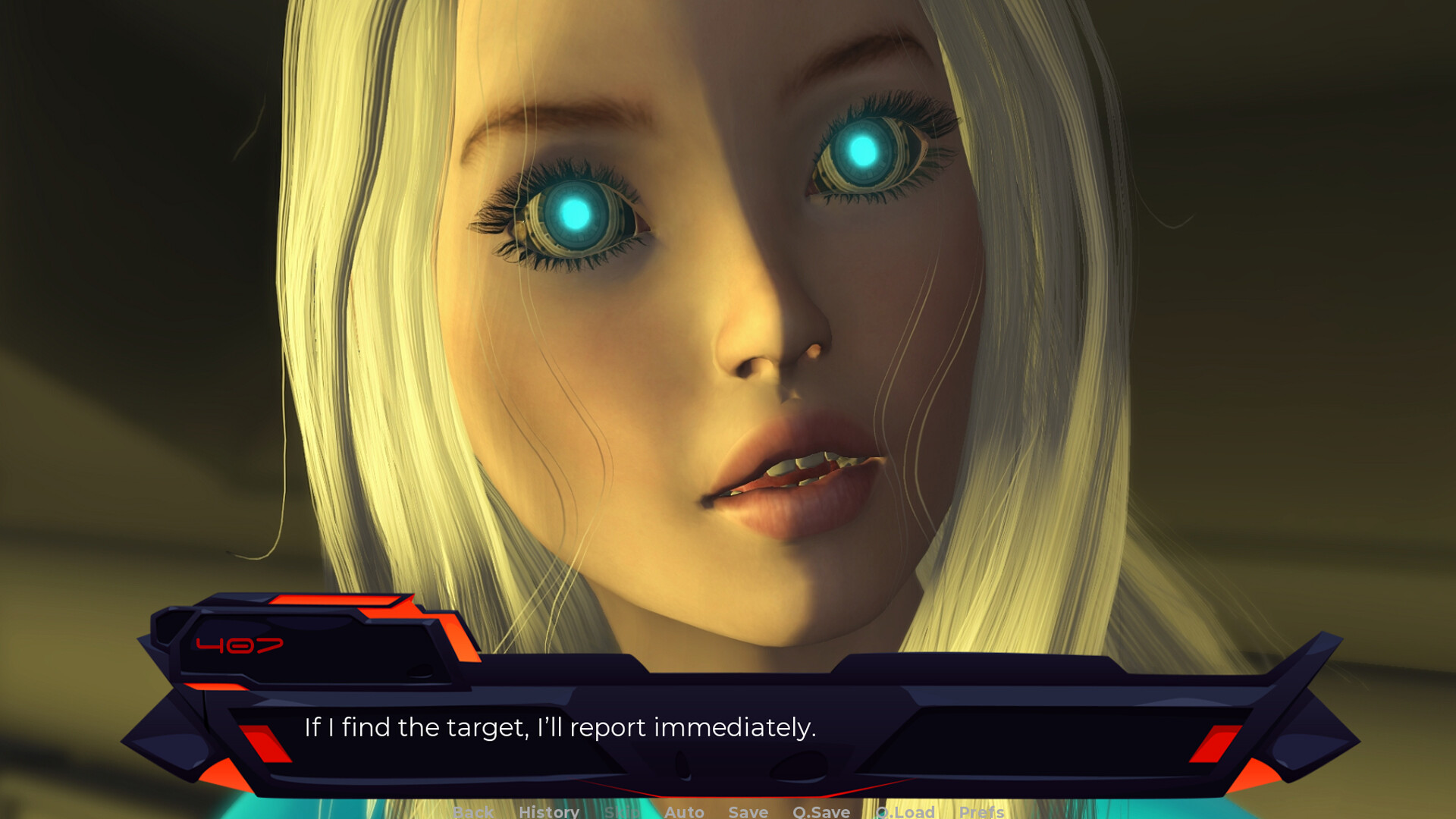Open the Prefs settings screen
This screenshot has width=1456, height=819.
pos(981,812)
